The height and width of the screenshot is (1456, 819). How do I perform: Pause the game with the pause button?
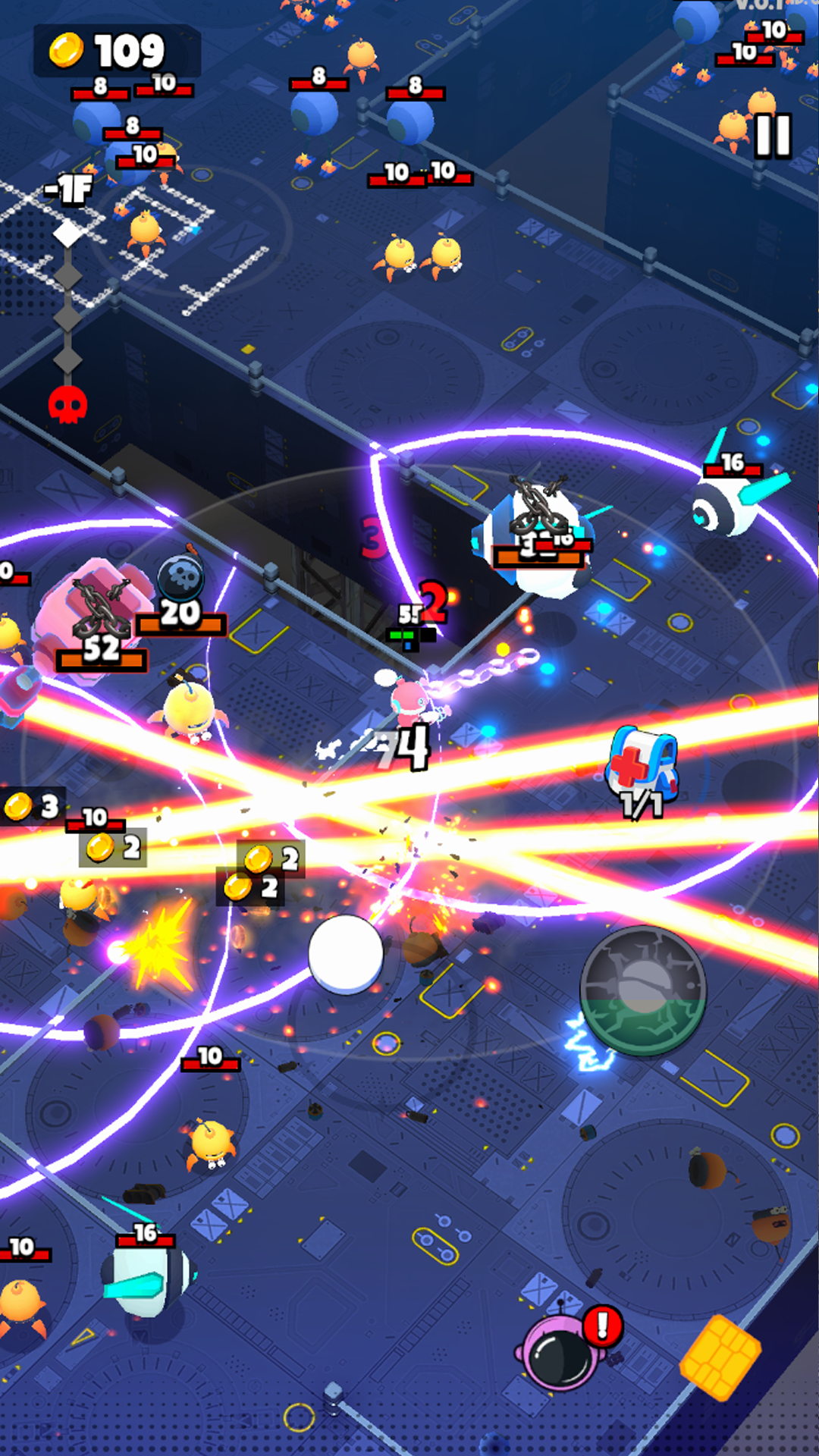pyautogui.click(x=773, y=136)
